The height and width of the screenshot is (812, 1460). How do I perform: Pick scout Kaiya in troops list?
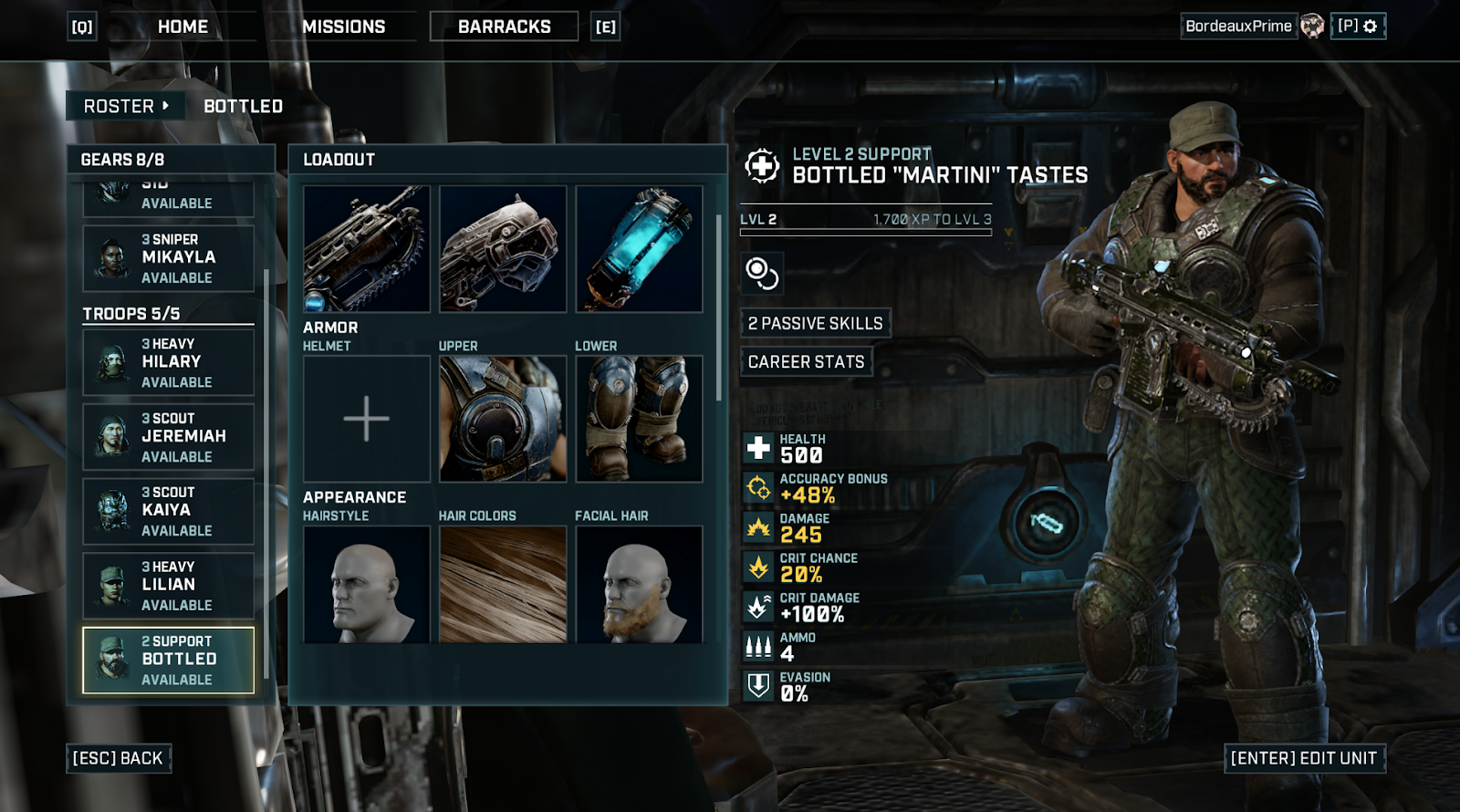point(169,511)
